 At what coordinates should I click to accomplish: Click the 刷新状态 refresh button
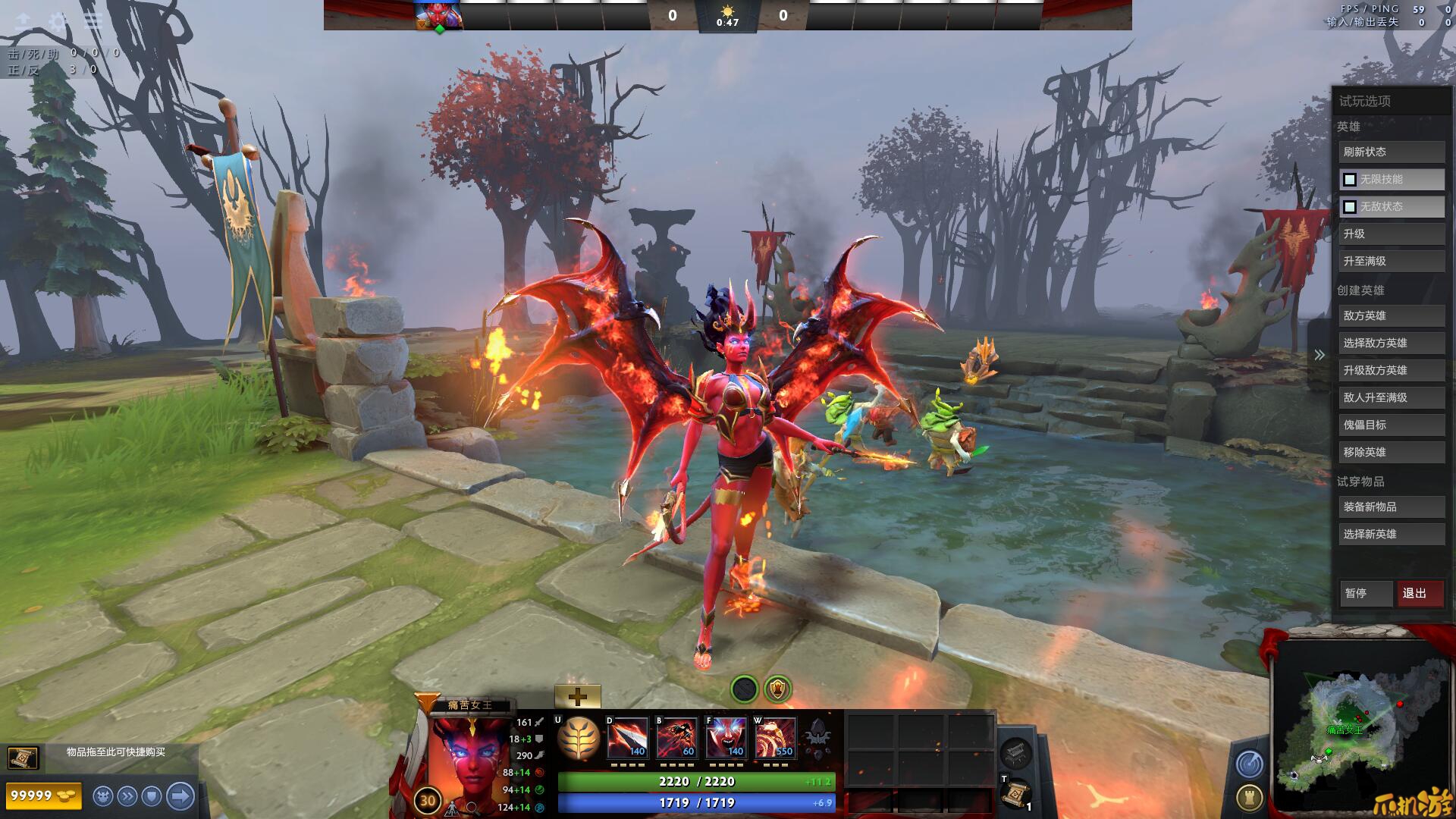coord(1391,152)
